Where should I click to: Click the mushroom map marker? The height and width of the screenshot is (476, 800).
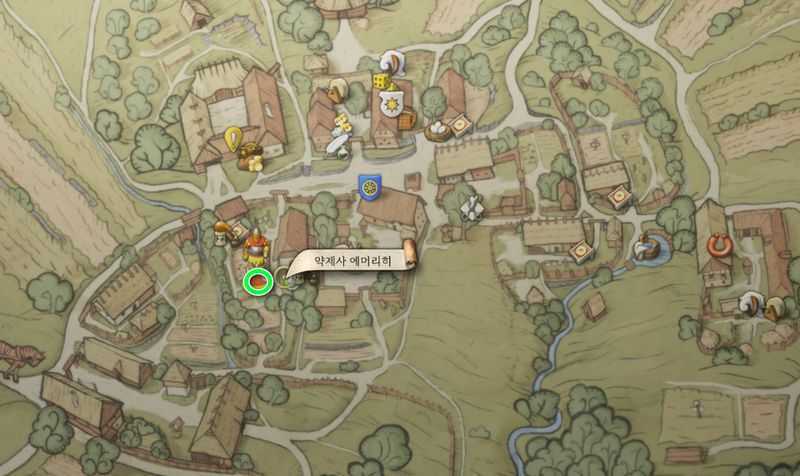pyautogui.click(x=217, y=230)
